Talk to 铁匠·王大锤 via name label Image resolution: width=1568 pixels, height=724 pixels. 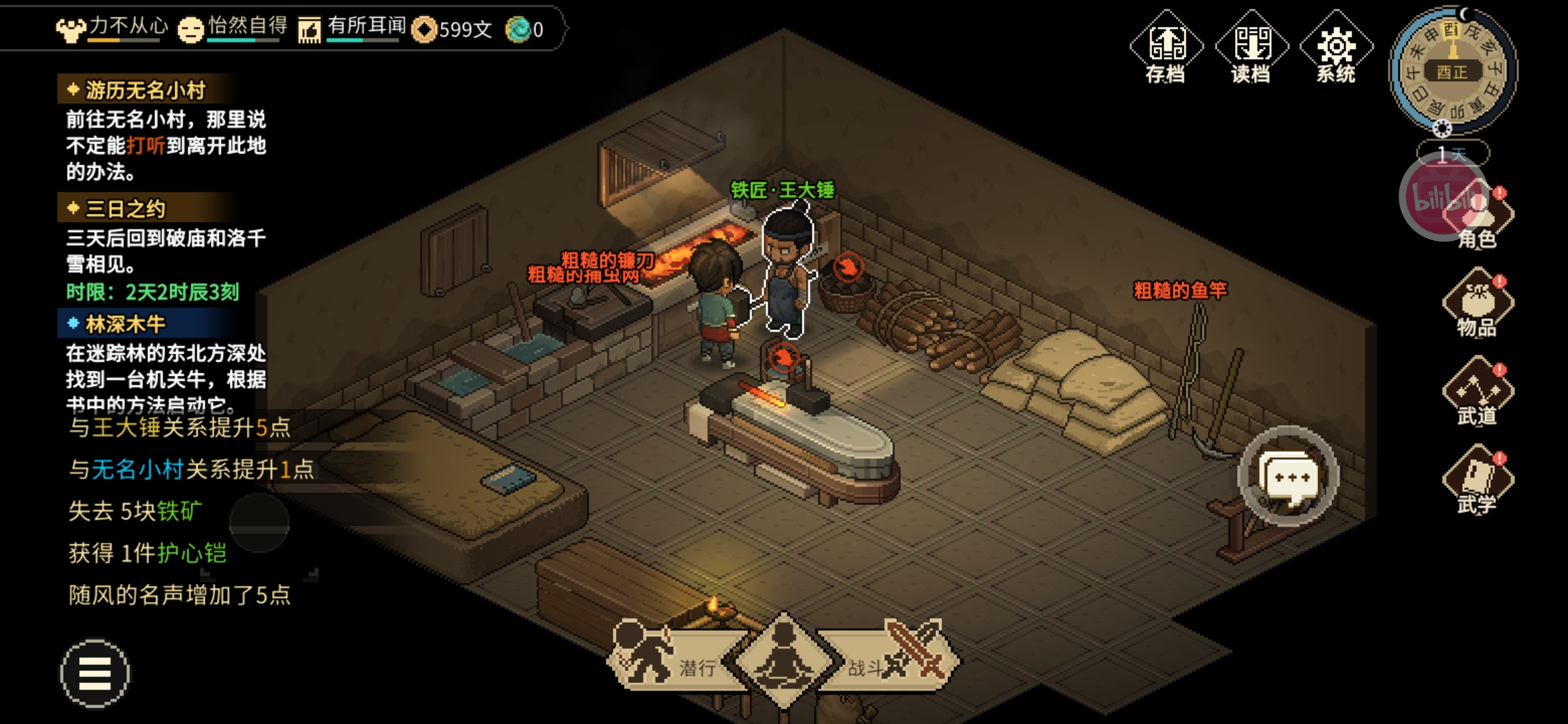782,190
